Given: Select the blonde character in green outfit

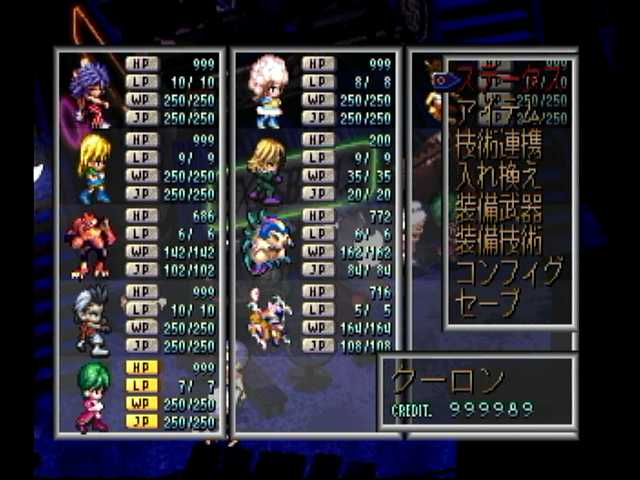Looking at the screenshot, I should (93, 169).
